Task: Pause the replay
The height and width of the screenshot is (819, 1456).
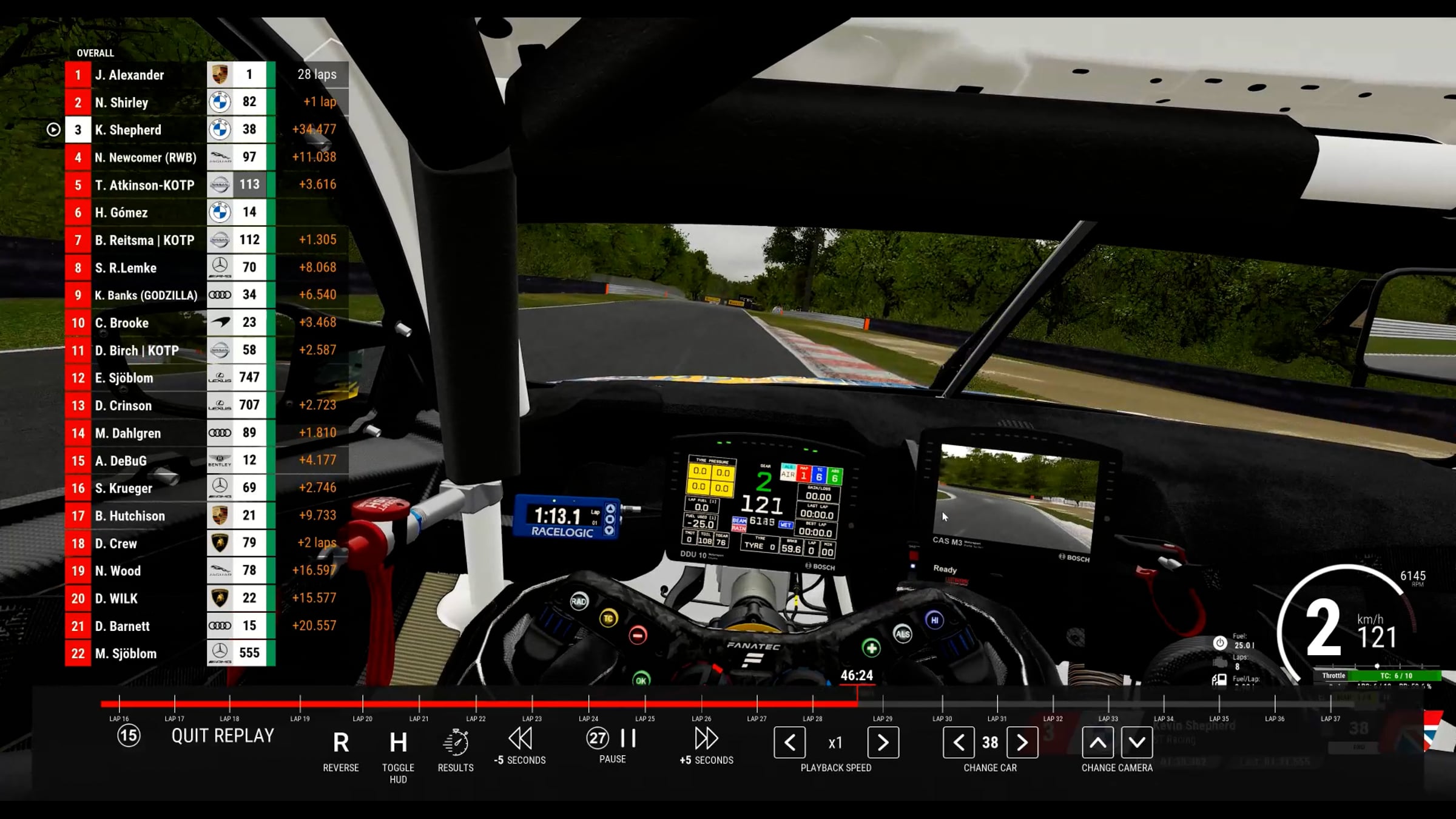Action: 627,738
